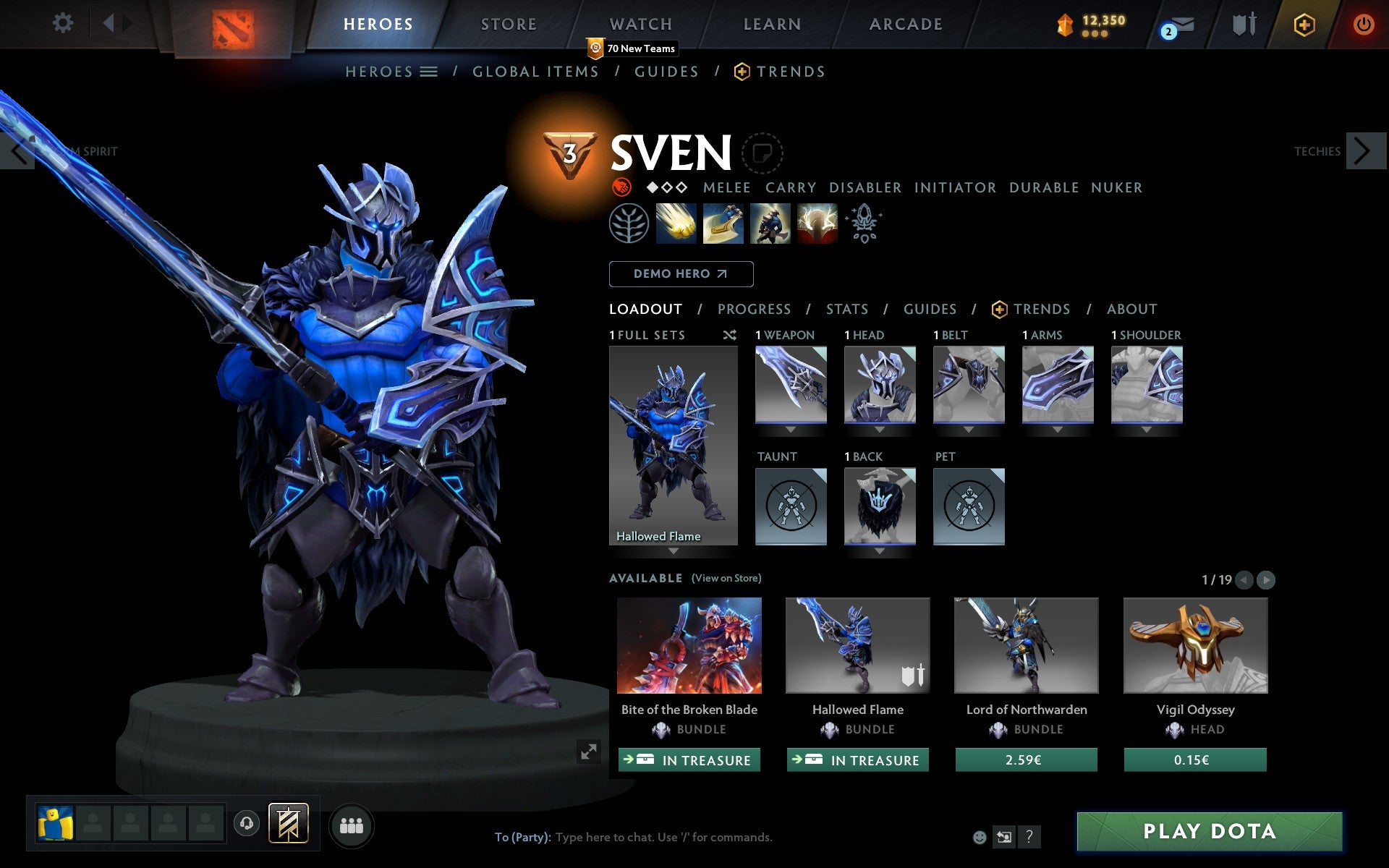Expand the Heroes hamburger menu
Viewport: 1389px width, 868px height.
point(428,71)
